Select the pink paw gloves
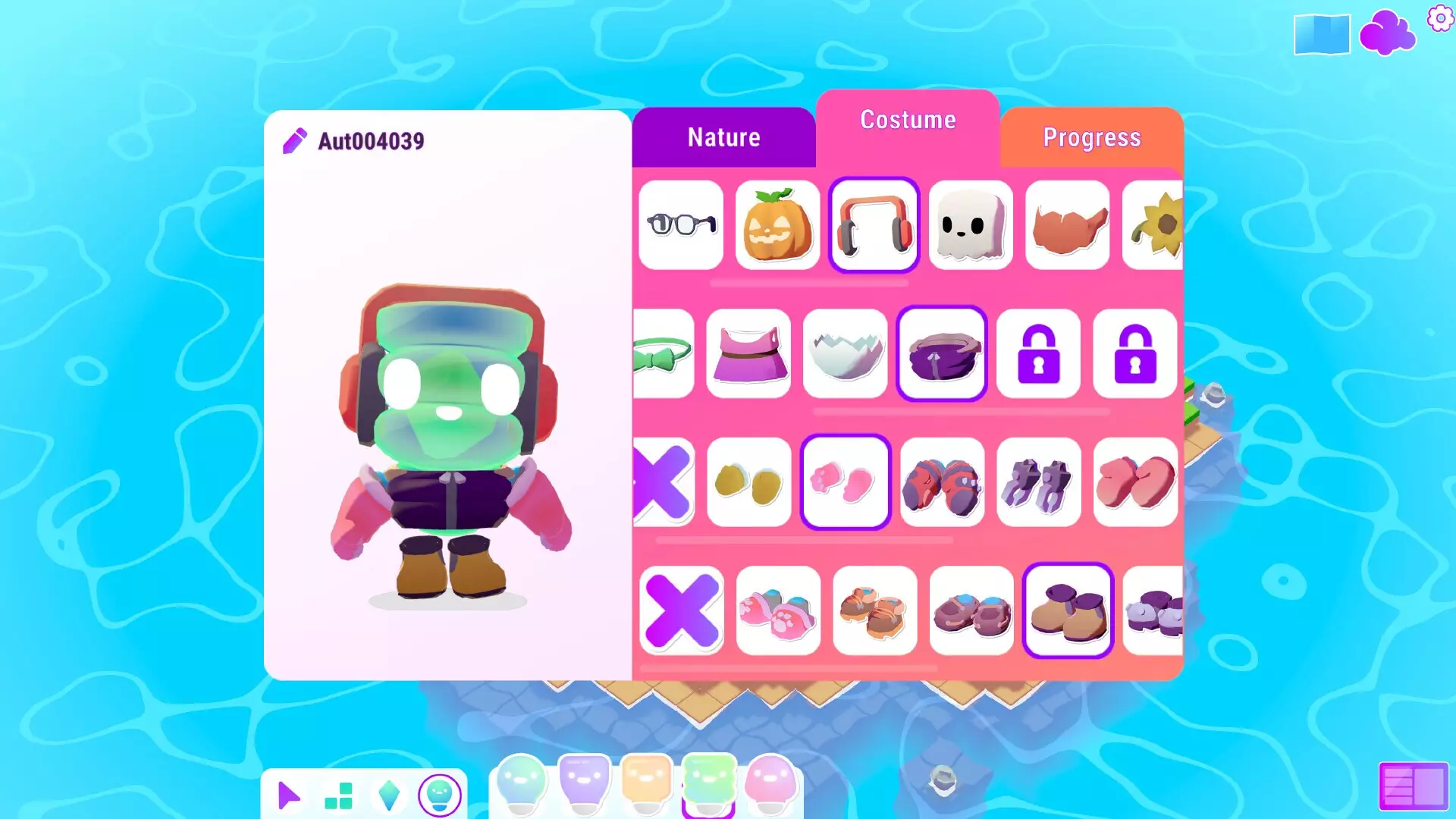The image size is (1456, 819). tap(846, 482)
